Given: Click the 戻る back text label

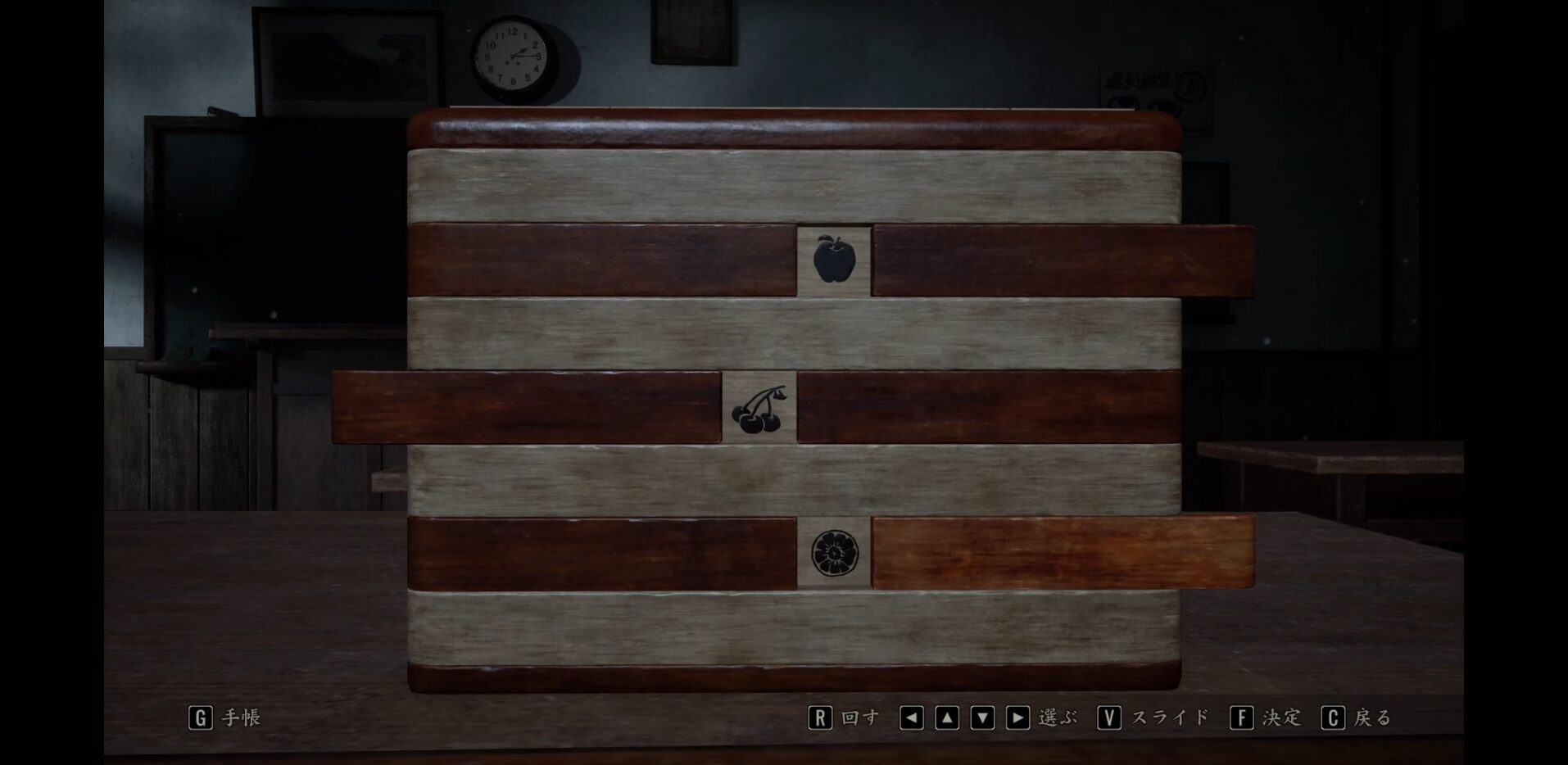Looking at the screenshot, I should [1373, 717].
